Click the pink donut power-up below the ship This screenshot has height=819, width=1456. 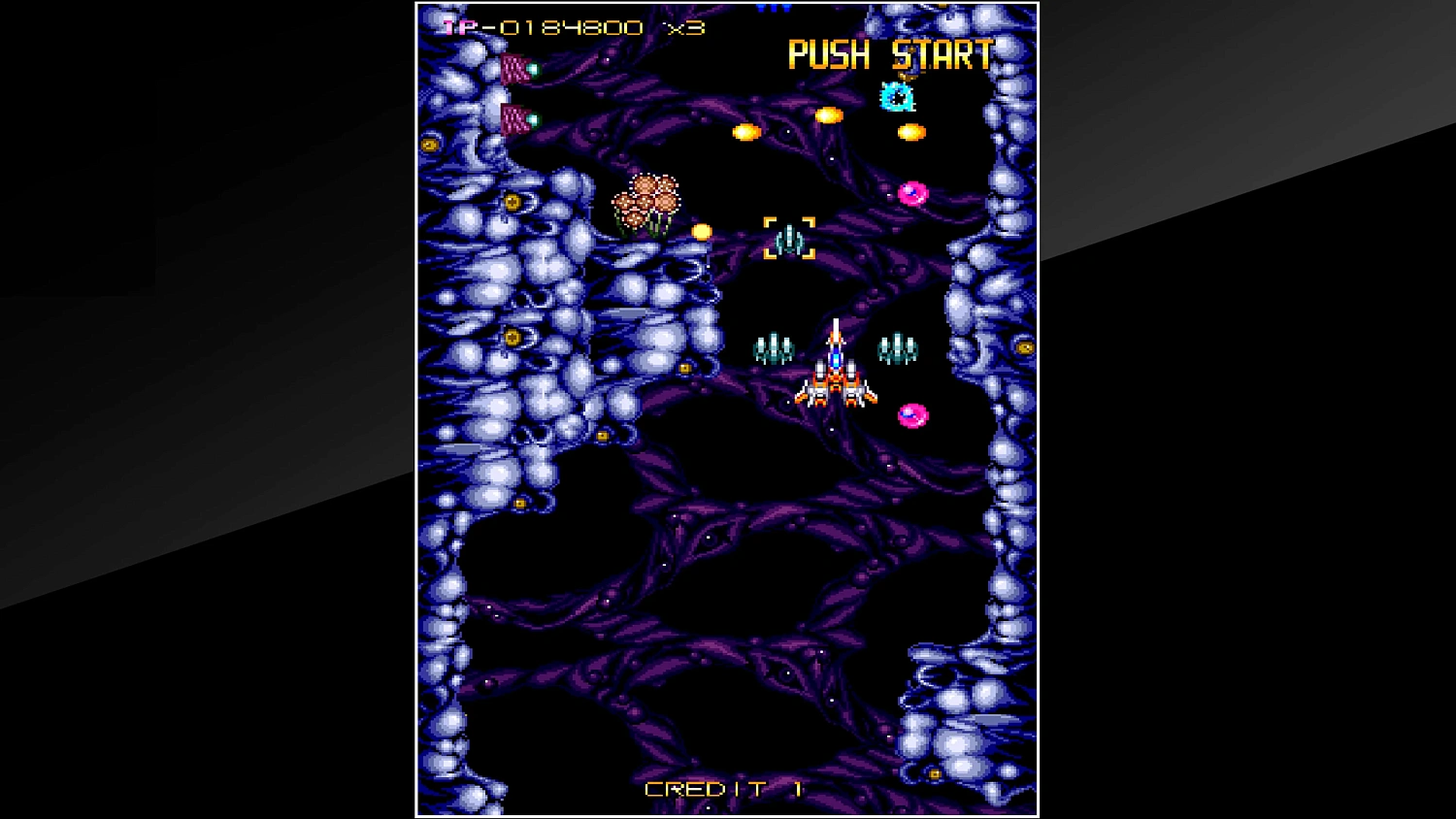[912, 414]
